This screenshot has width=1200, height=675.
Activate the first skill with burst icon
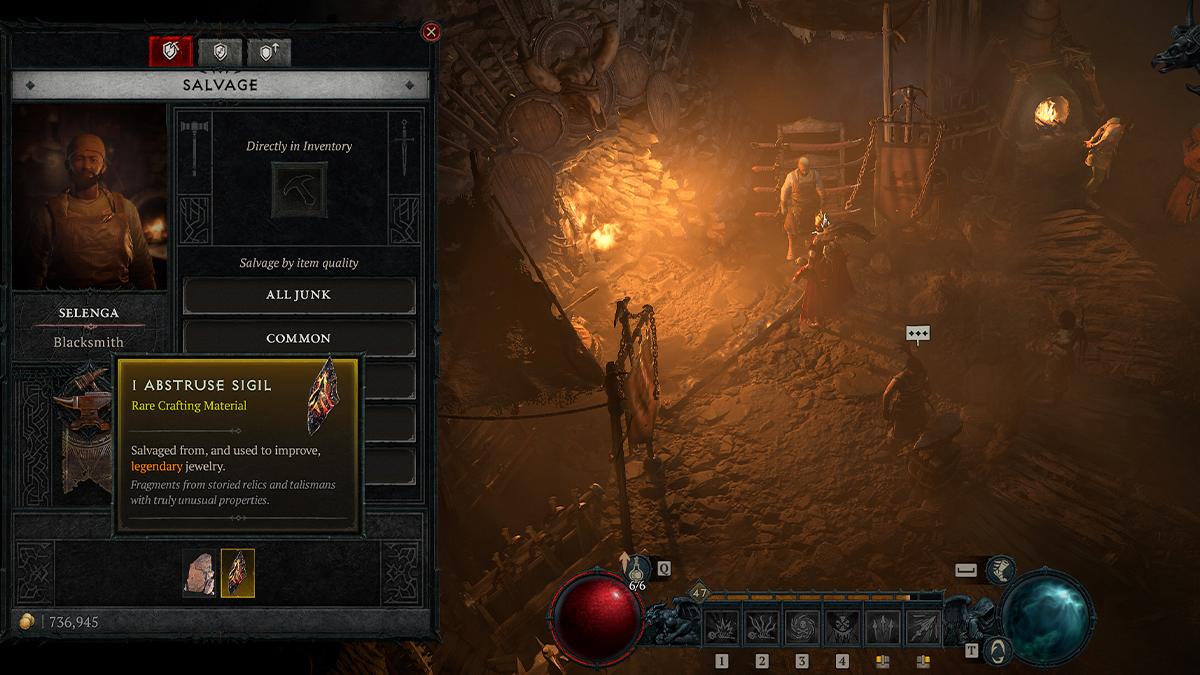point(722,628)
